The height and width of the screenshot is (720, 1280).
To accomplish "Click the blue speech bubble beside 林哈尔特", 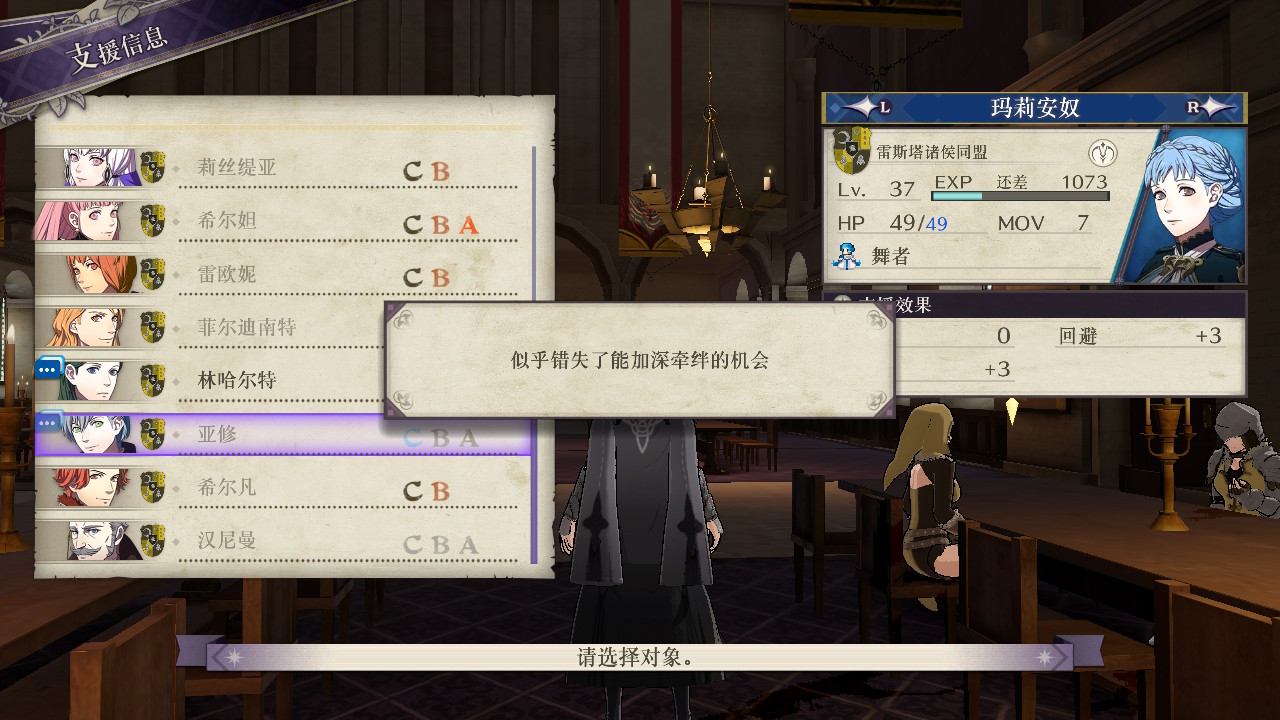I will (x=47, y=369).
